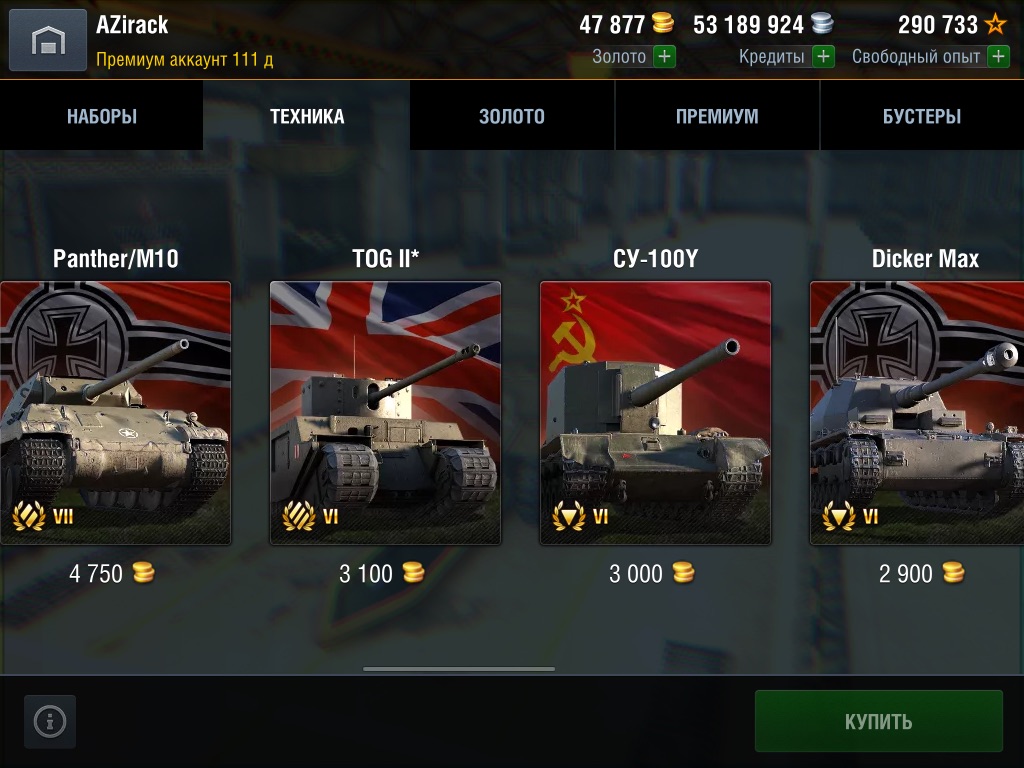Tap the Свободный опыт plus button

click(x=998, y=57)
